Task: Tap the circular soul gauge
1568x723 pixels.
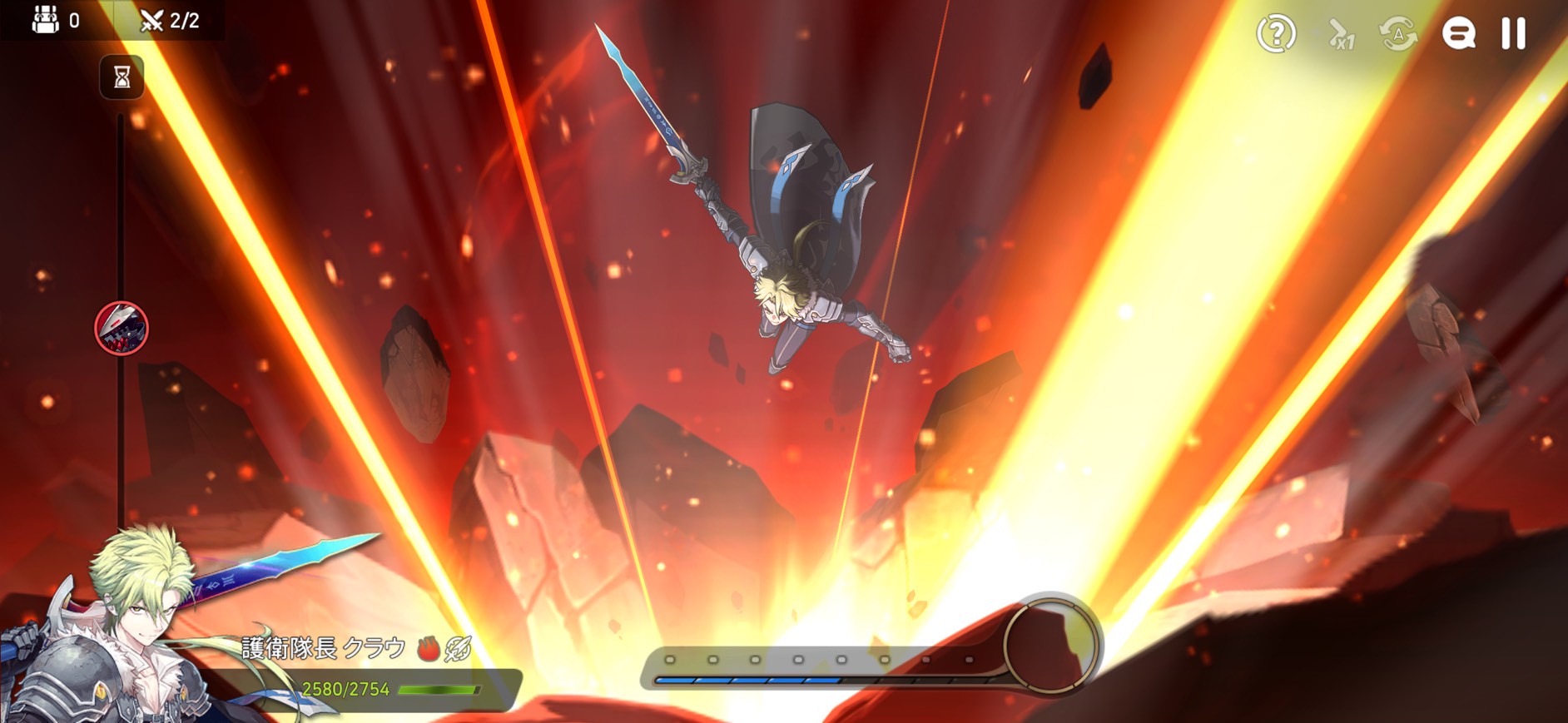Action: tap(1051, 643)
